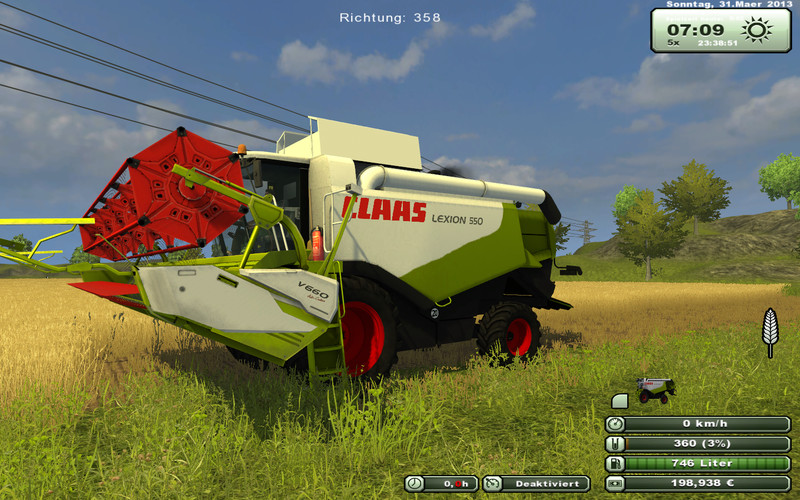Viewport: 800px width, 500px height.
Task: Click the combine harvester vehicle icon
Action: pos(656,389)
